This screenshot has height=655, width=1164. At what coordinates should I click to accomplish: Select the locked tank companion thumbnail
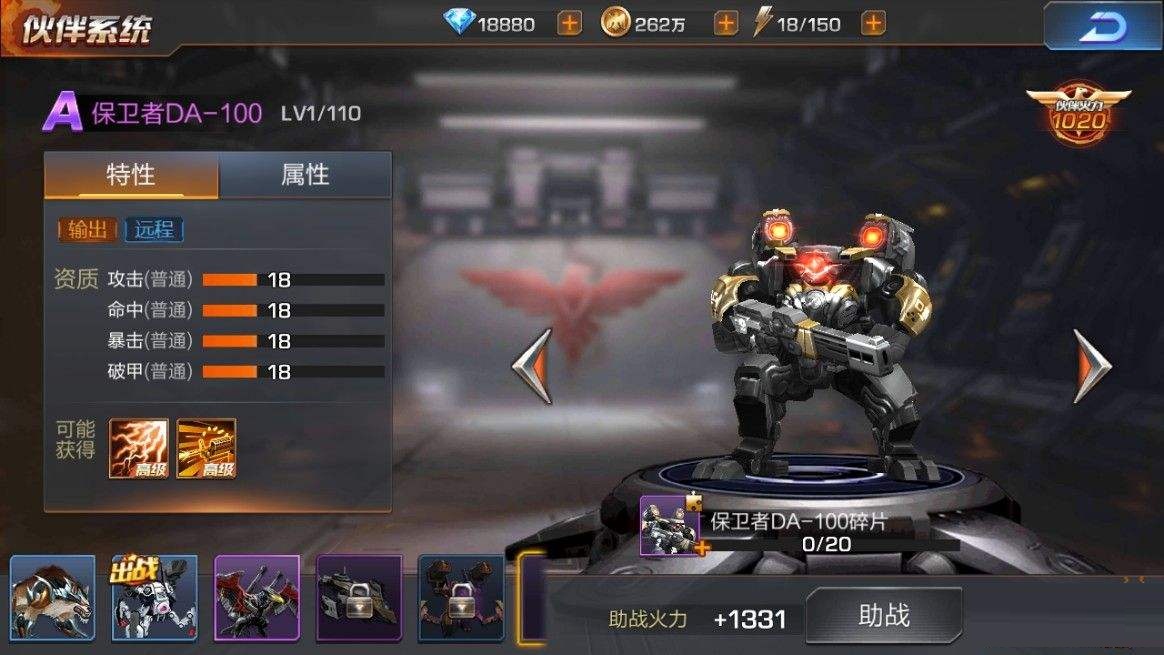pos(359,598)
